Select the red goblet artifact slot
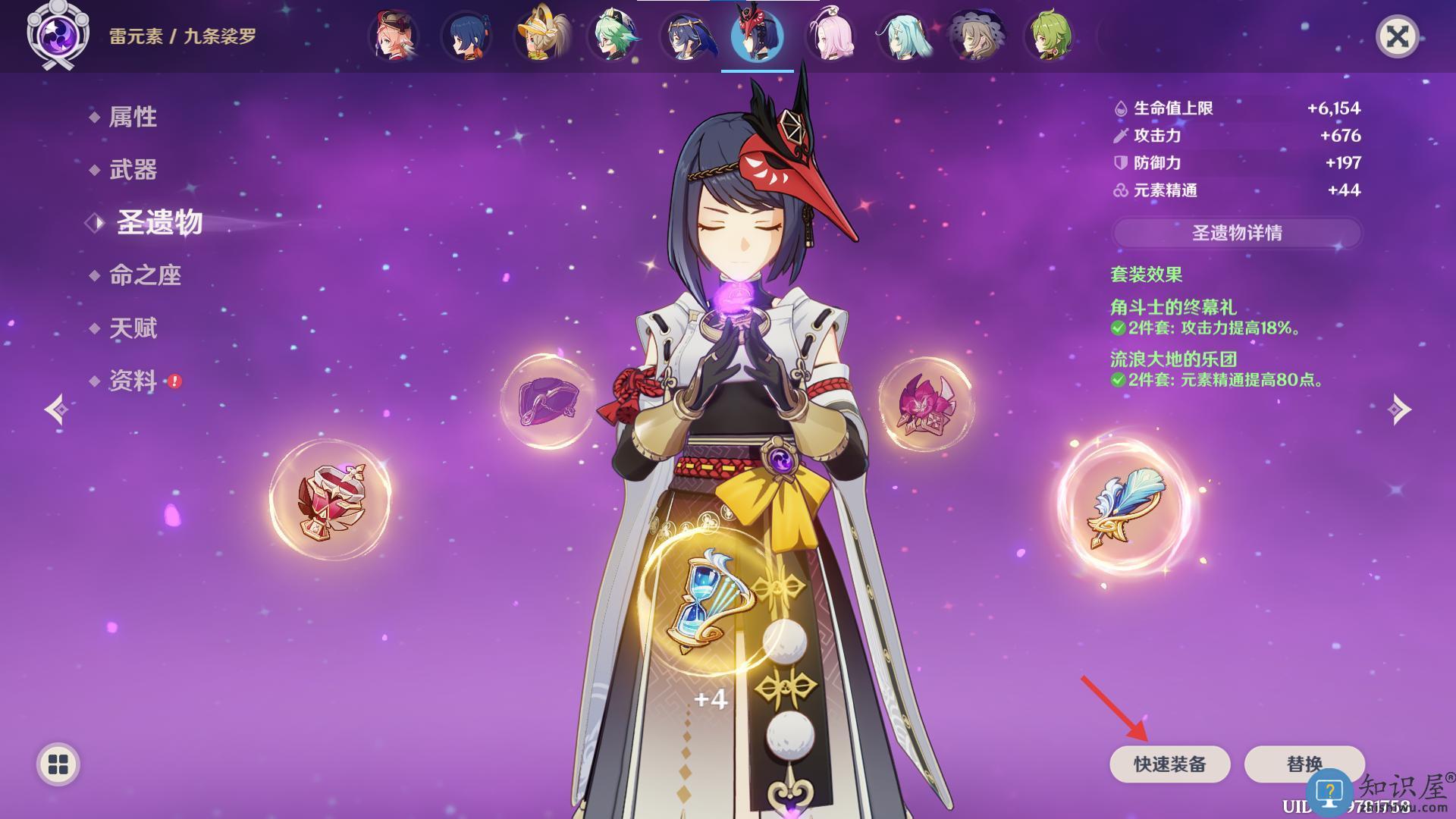Image resolution: width=1456 pixels, height=819 pixels. tap(331, 500)
